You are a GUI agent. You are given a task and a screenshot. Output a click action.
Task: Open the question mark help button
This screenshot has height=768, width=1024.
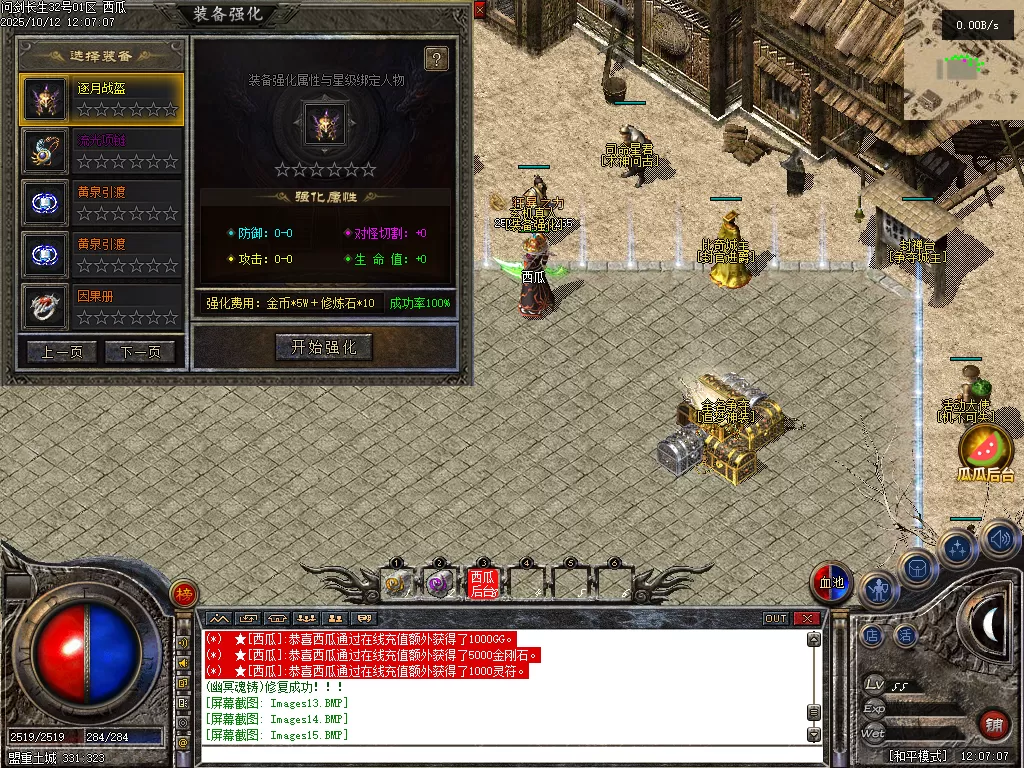(436, 59)
